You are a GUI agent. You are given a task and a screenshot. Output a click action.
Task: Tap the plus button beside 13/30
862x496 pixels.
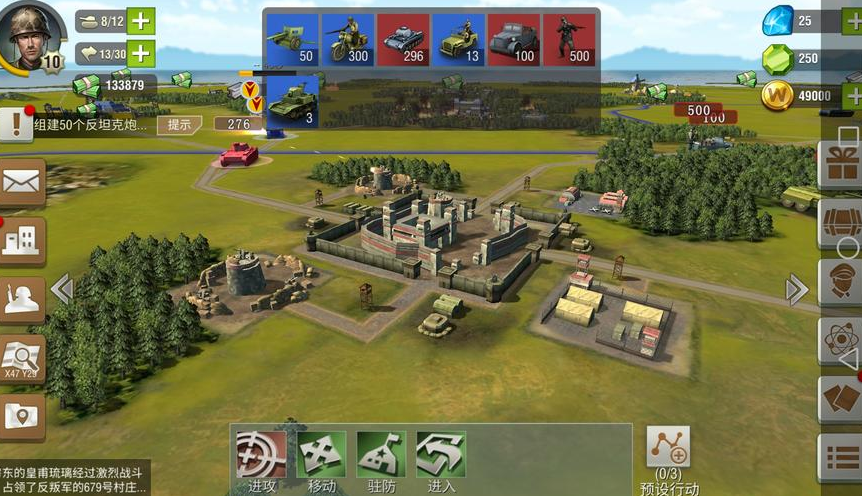(x=142, y=53)
